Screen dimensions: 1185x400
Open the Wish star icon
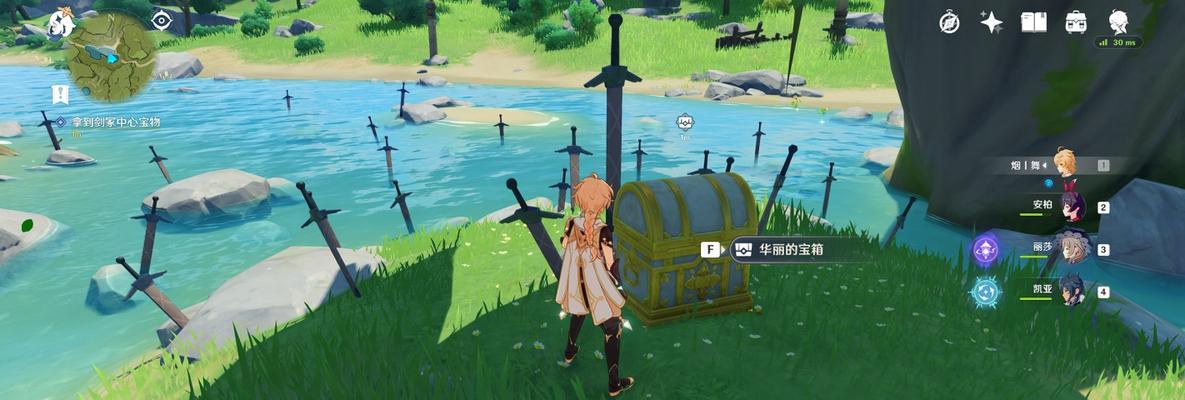[x=991, y=23]
